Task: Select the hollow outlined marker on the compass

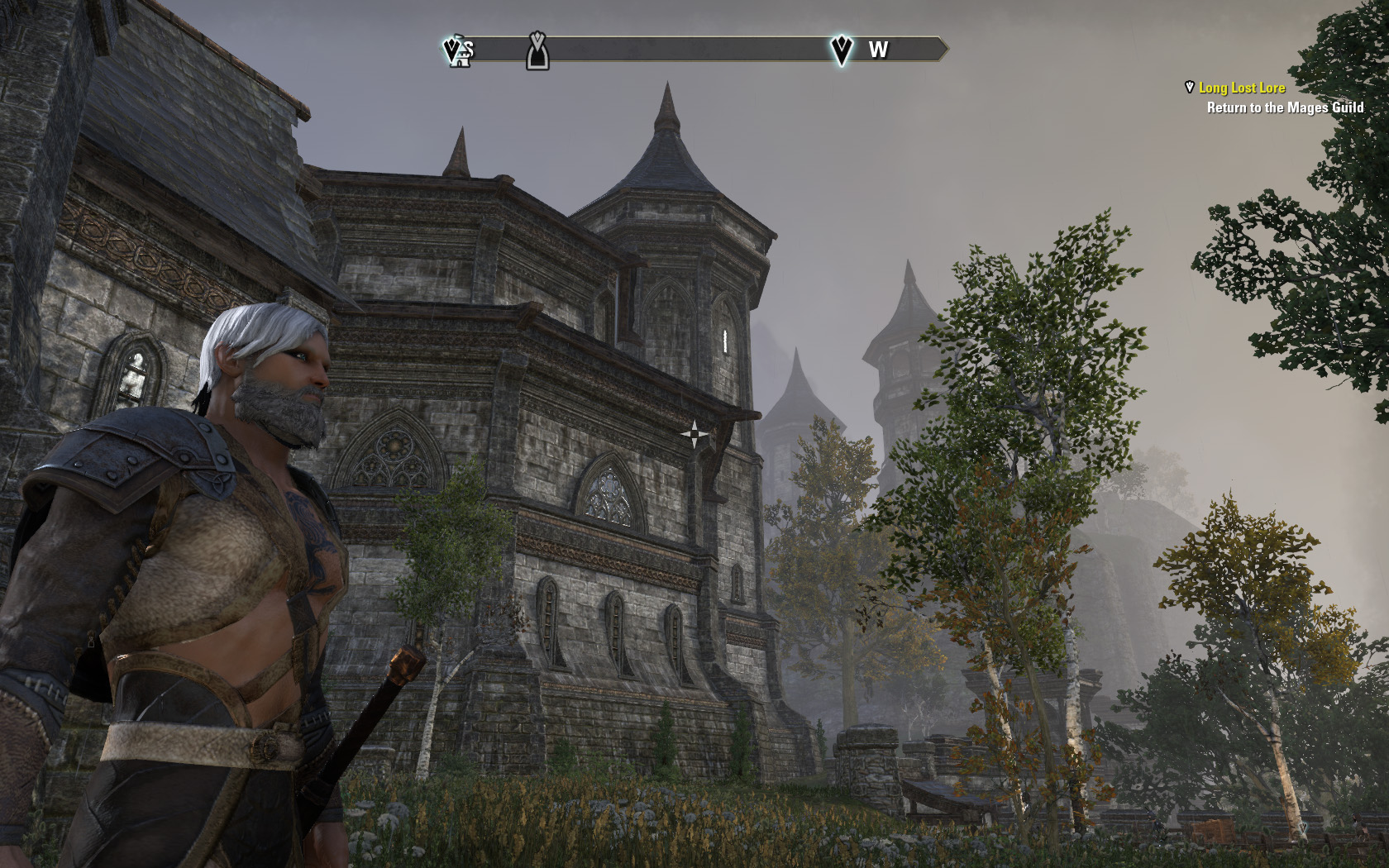Action: point(537,51)
